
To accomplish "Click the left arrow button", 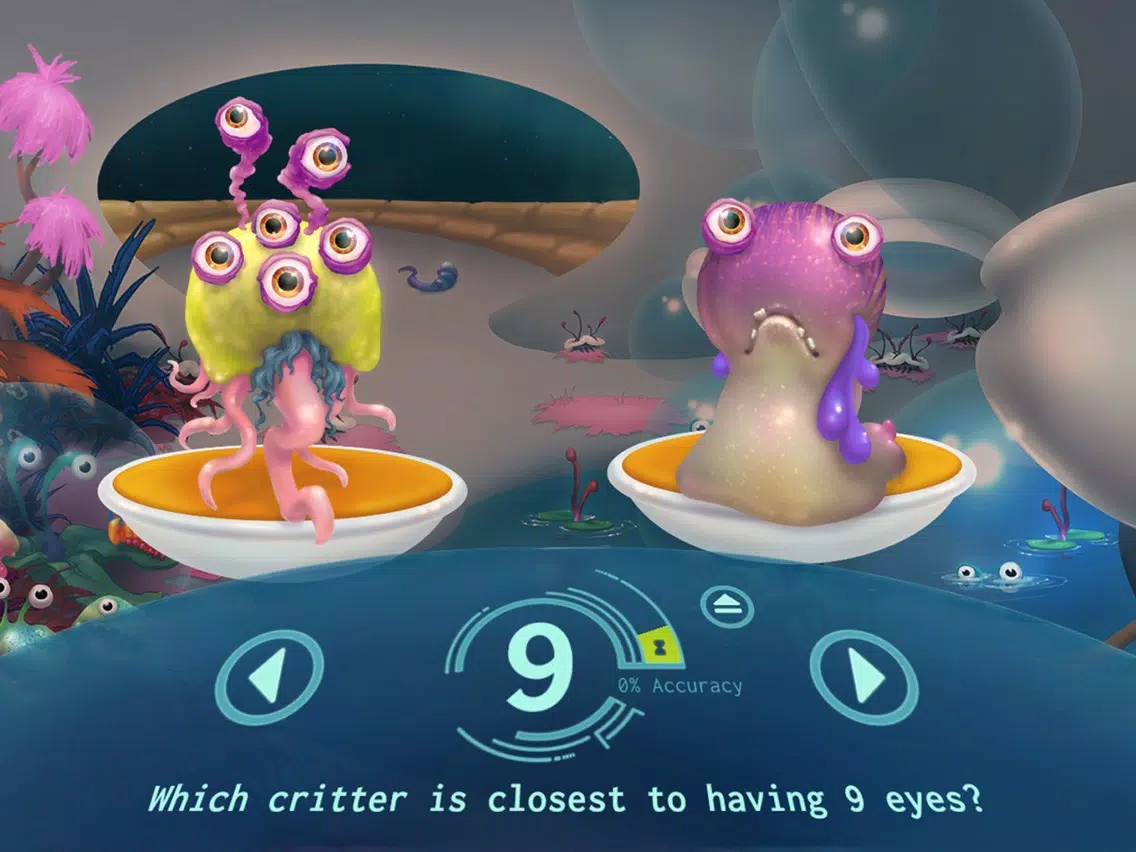I will coord(269,677).
